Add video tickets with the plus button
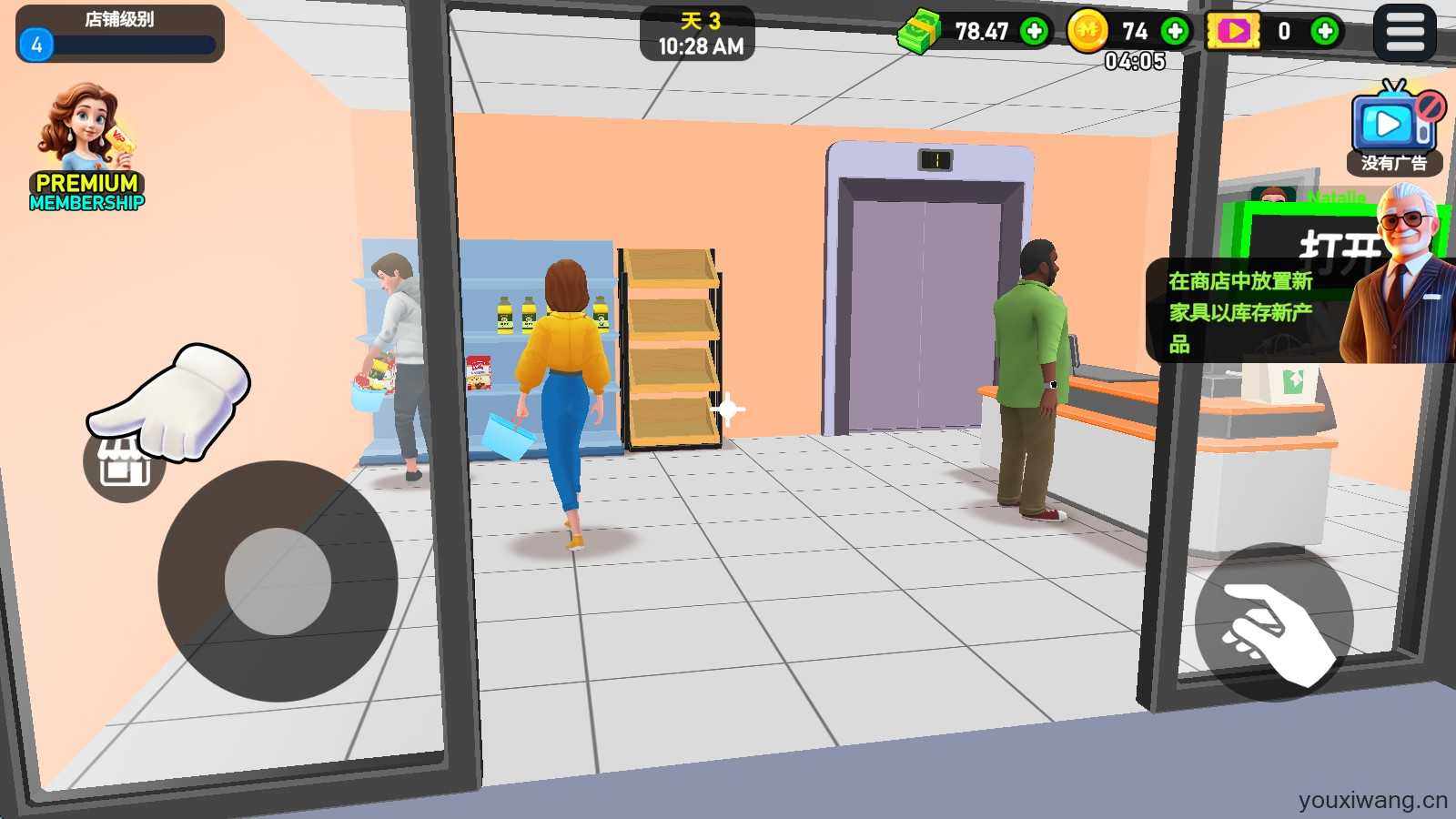Screen dimensions: 1456x819 1325,32
